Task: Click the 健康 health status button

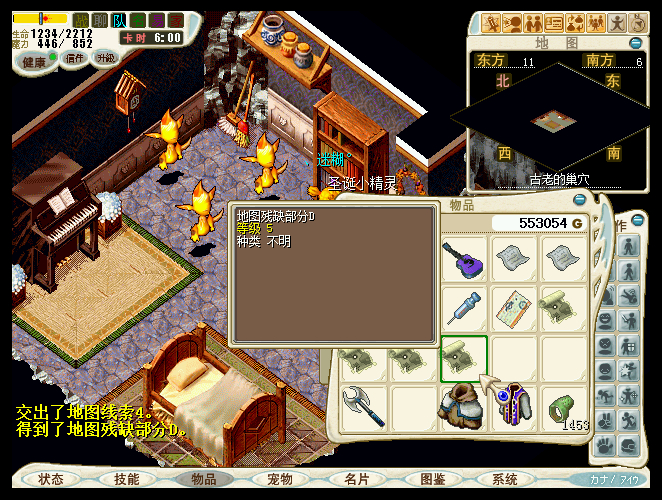Action: [35, 60]
